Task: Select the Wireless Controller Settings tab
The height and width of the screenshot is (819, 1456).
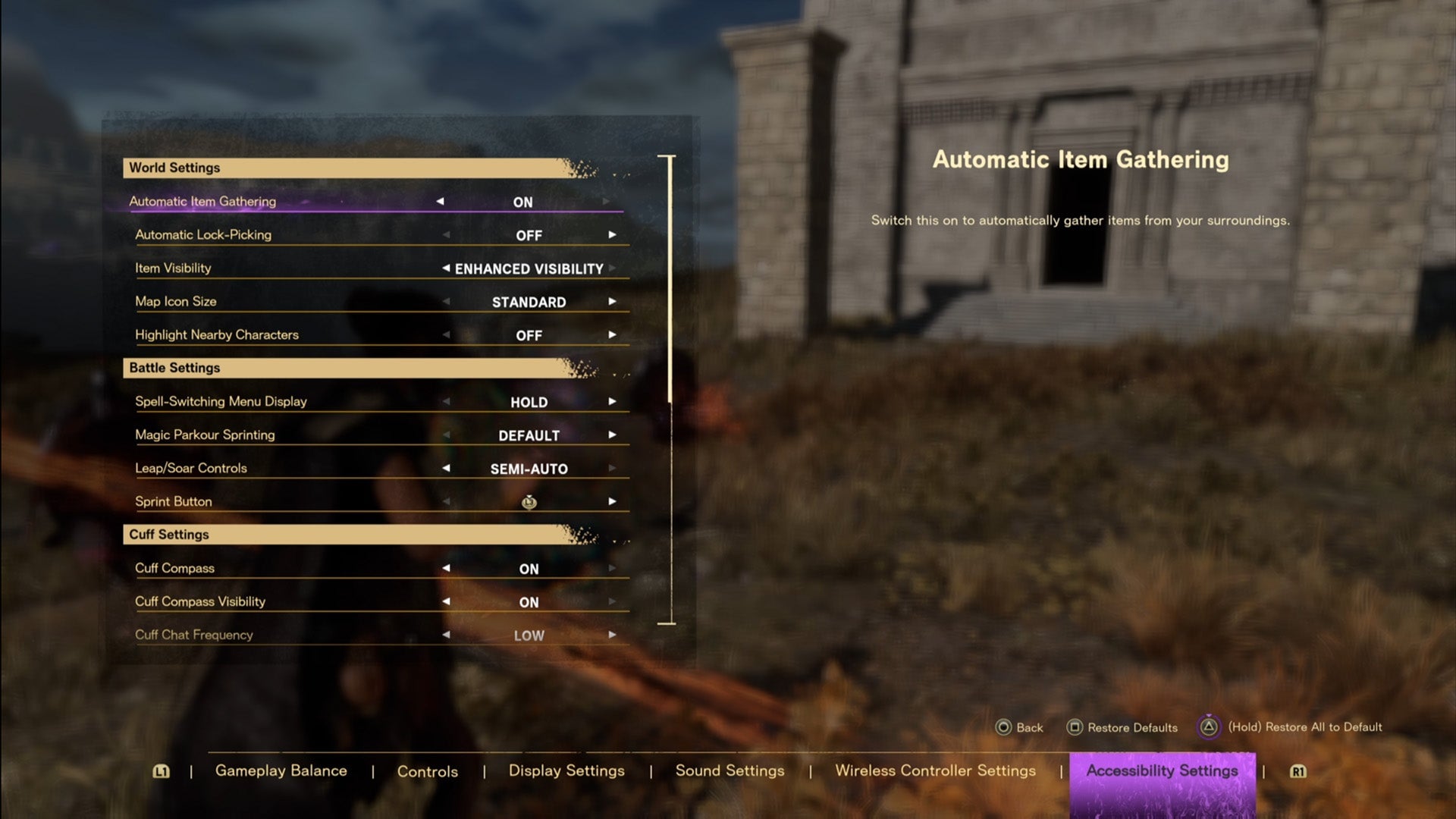Action: pyautogui.click(x=935, y=770)
